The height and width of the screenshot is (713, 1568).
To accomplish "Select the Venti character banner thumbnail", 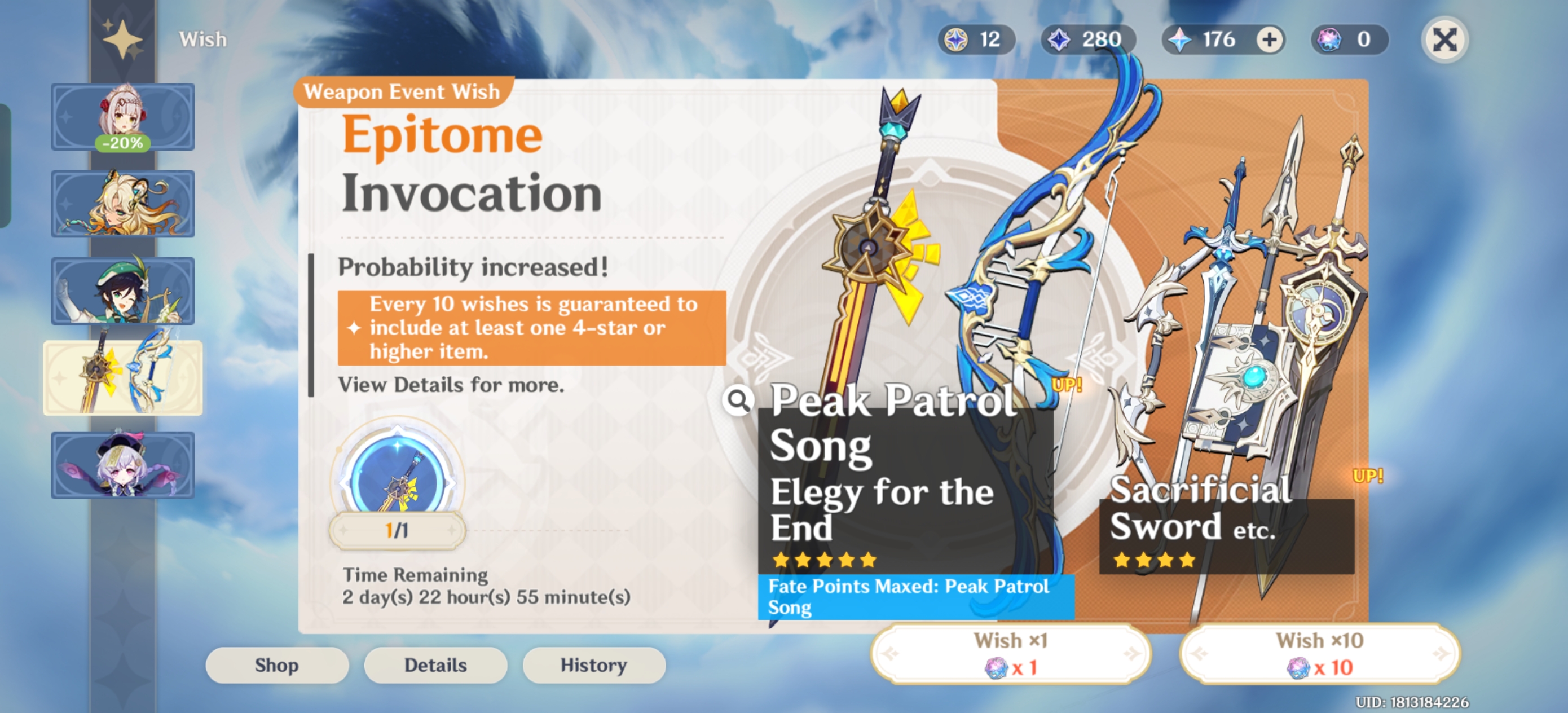I will pyautogui.click(x=122, y=291).
